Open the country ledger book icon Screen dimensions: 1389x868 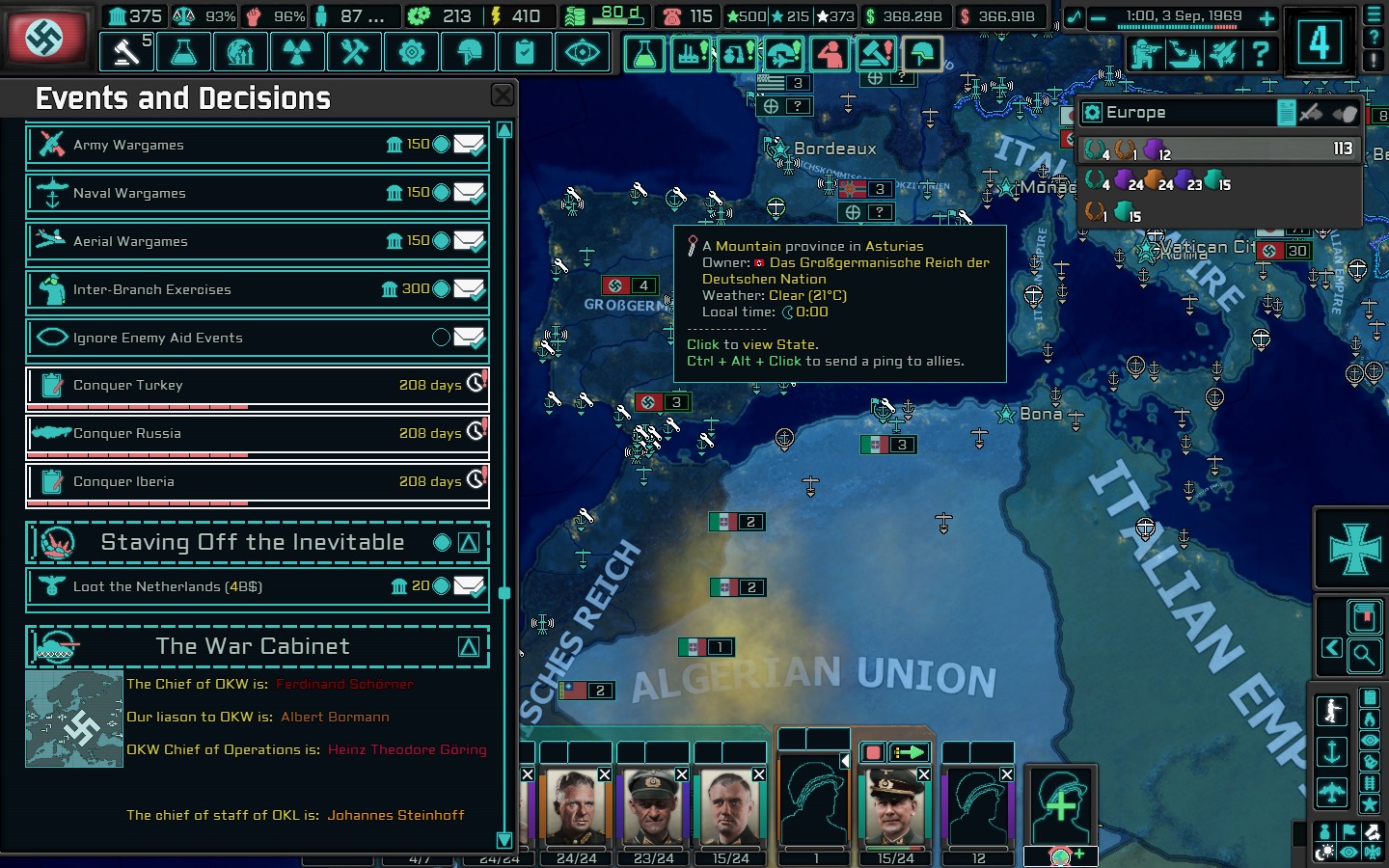tap(1364, 615)
